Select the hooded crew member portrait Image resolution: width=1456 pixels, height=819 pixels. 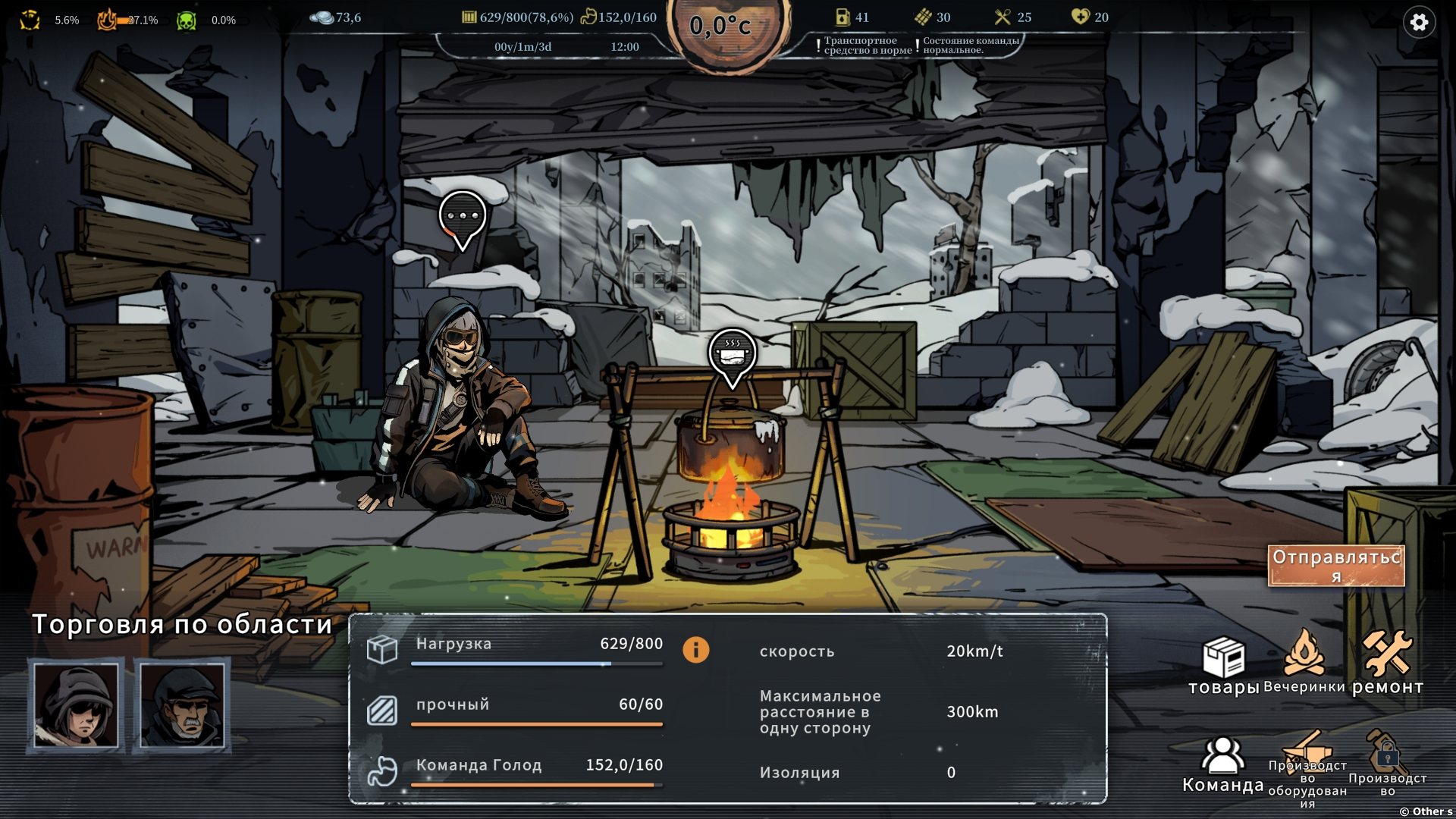(76, 705)
